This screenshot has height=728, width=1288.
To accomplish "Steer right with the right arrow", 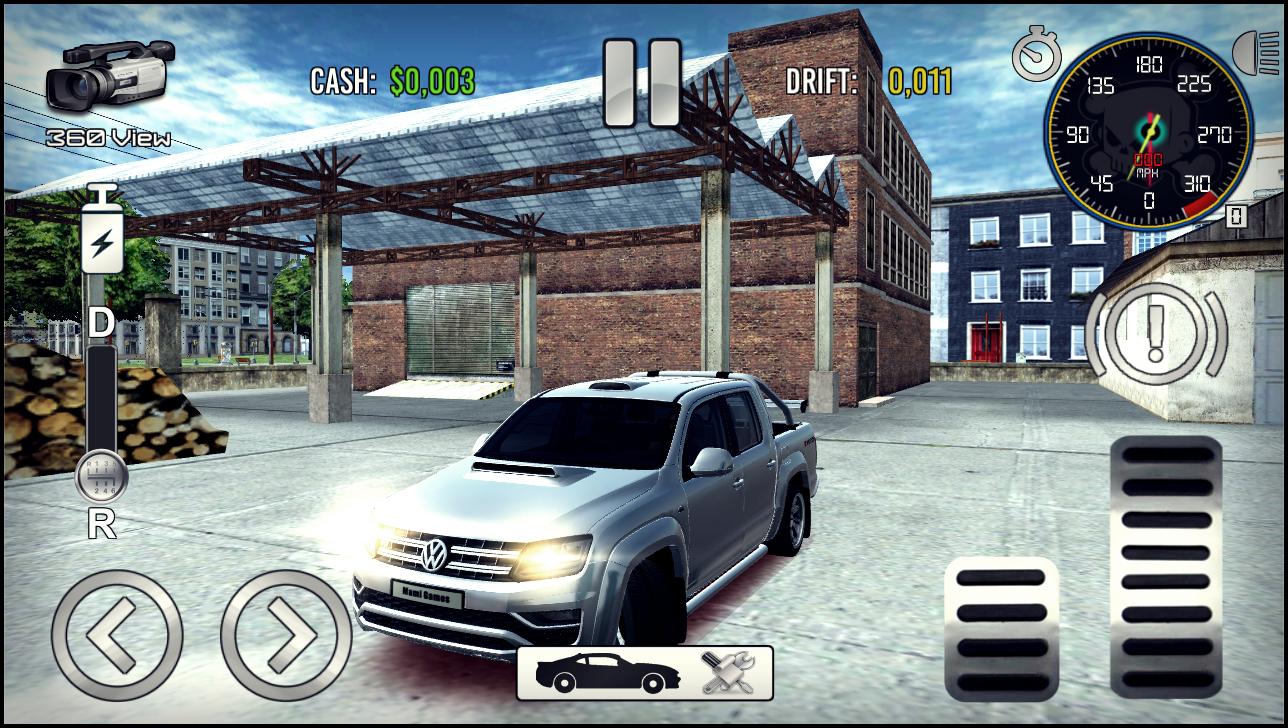I will [285, 635].
